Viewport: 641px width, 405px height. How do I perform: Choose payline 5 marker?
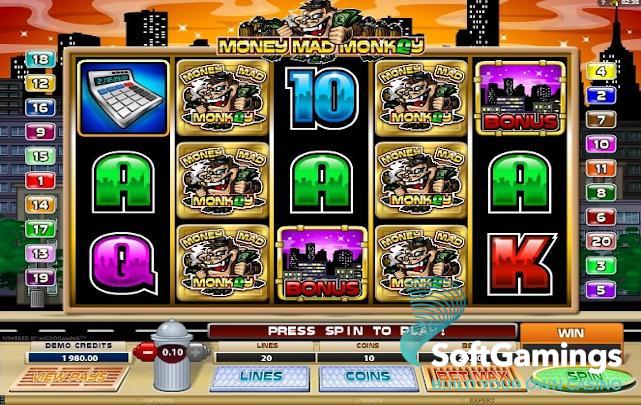point(601,290)
